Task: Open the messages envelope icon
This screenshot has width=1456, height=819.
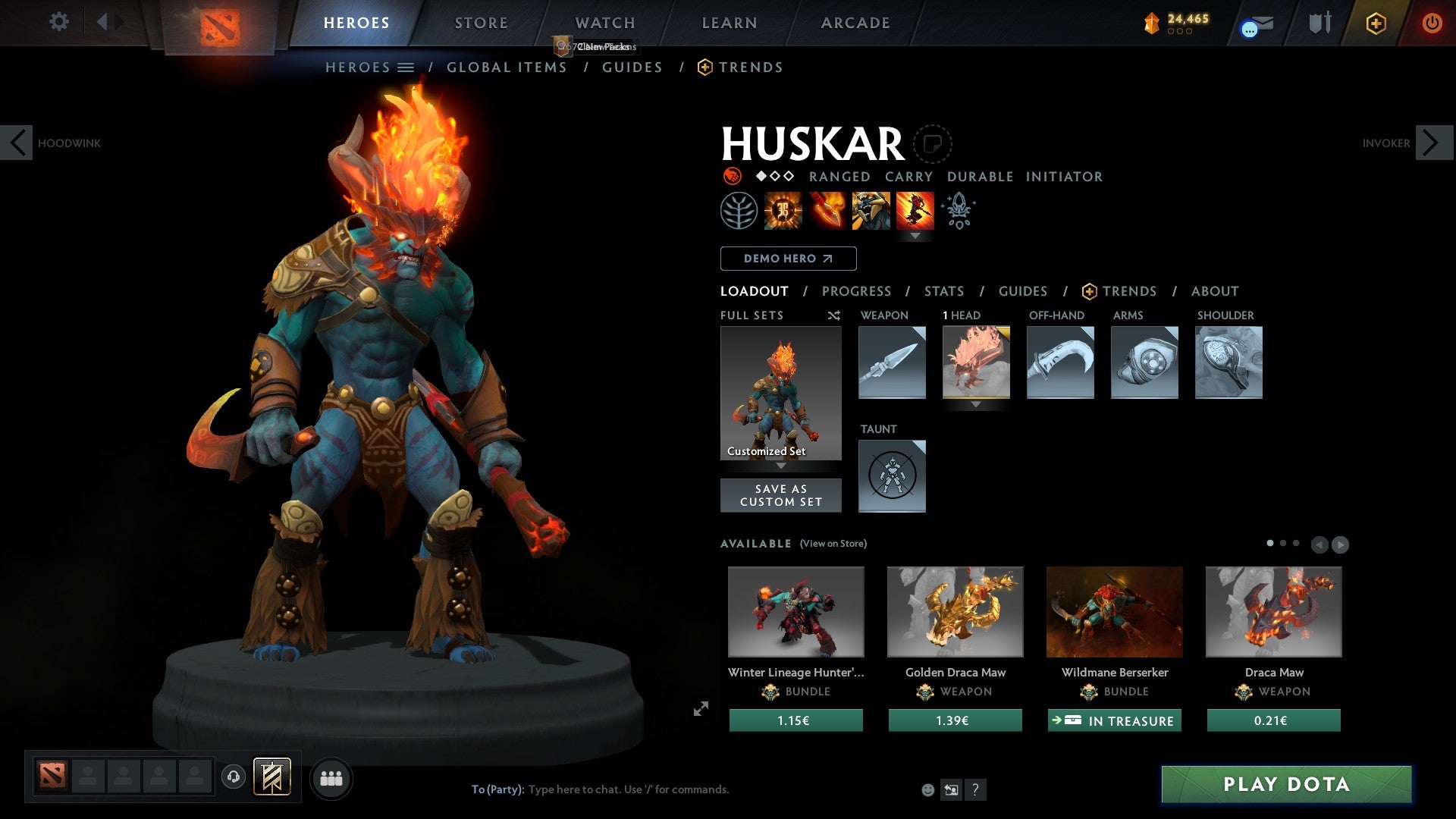Action: 1255,24
